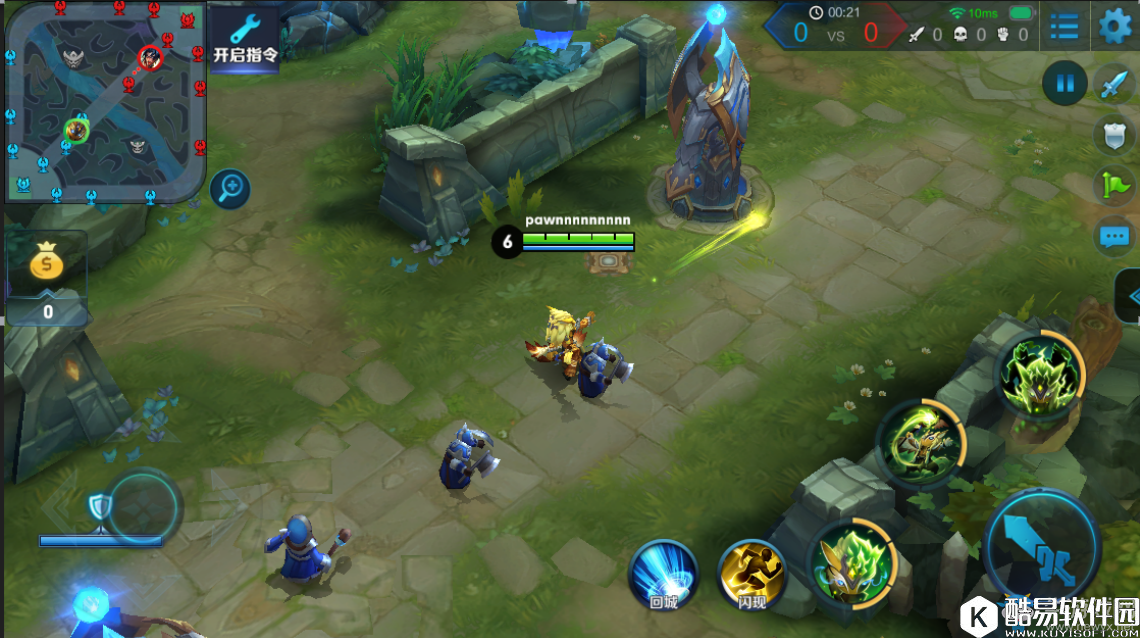Send the green flag gather signal
This screenshot has height=638, width=1140.
[1114, 186]
